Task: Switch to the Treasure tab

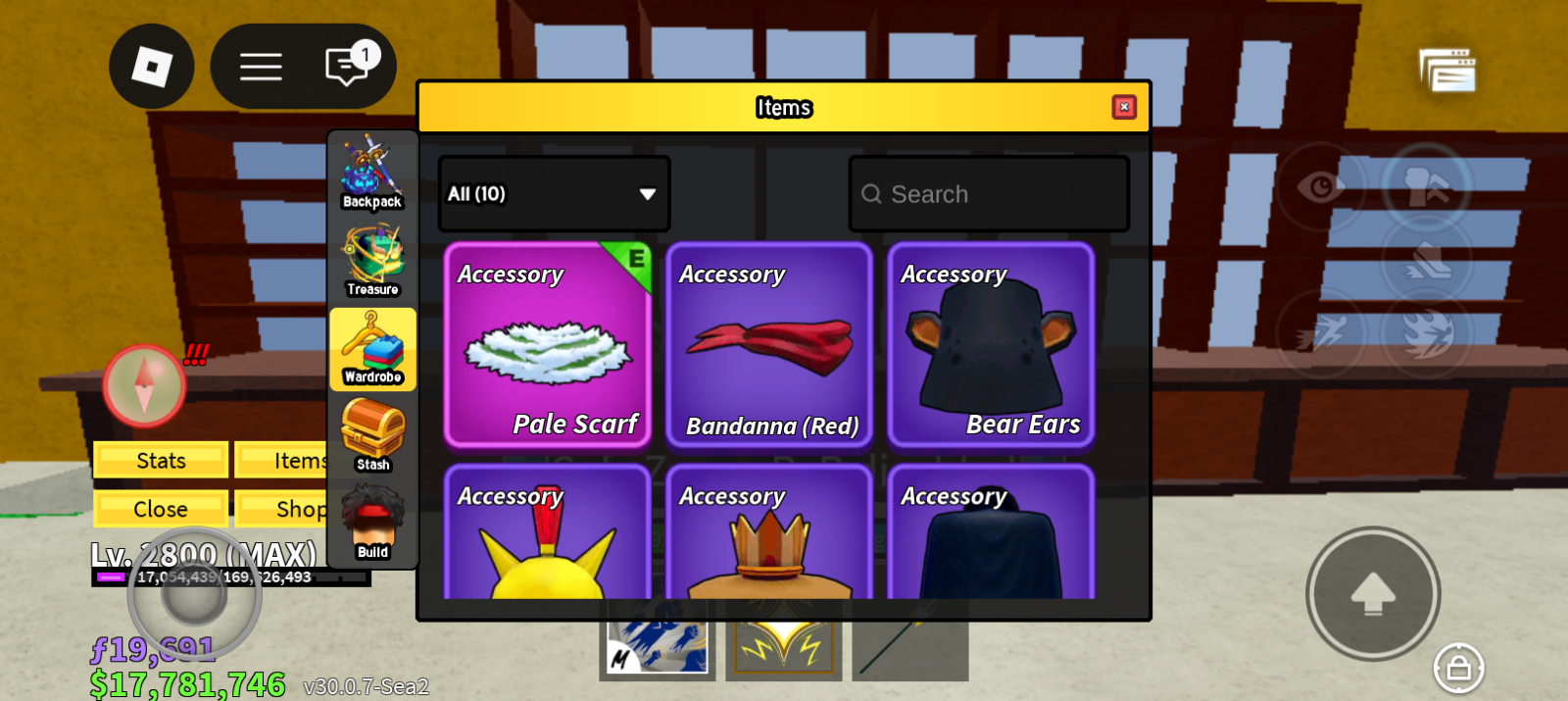Action: click(372, 261)
